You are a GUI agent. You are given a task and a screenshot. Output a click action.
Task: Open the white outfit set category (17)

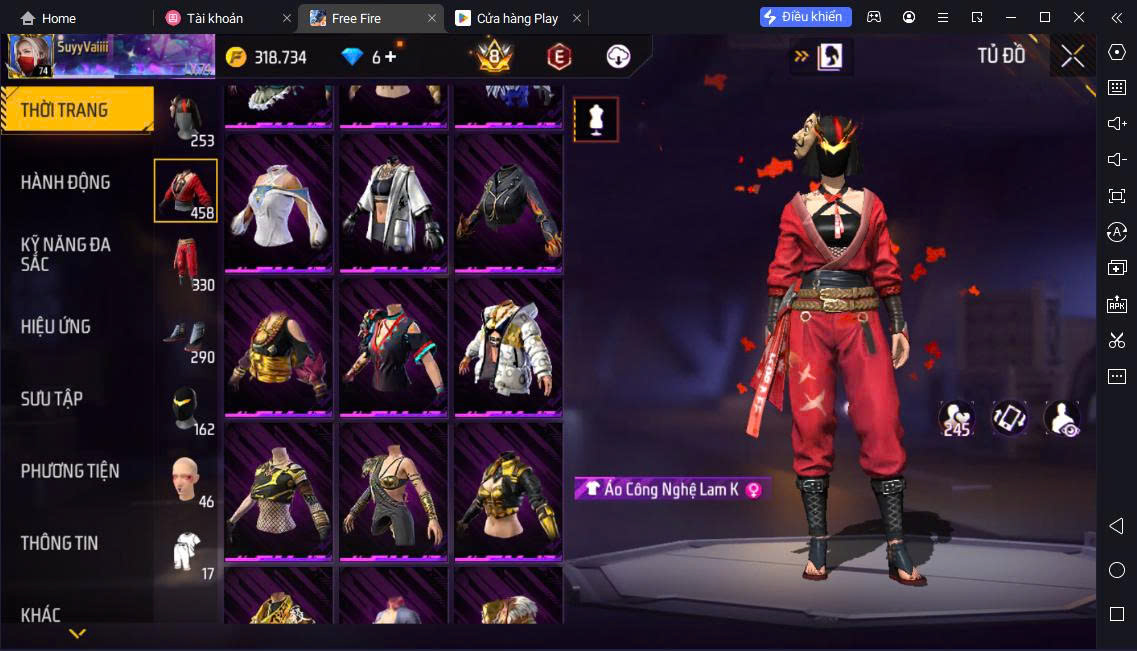tap(186, 551)
